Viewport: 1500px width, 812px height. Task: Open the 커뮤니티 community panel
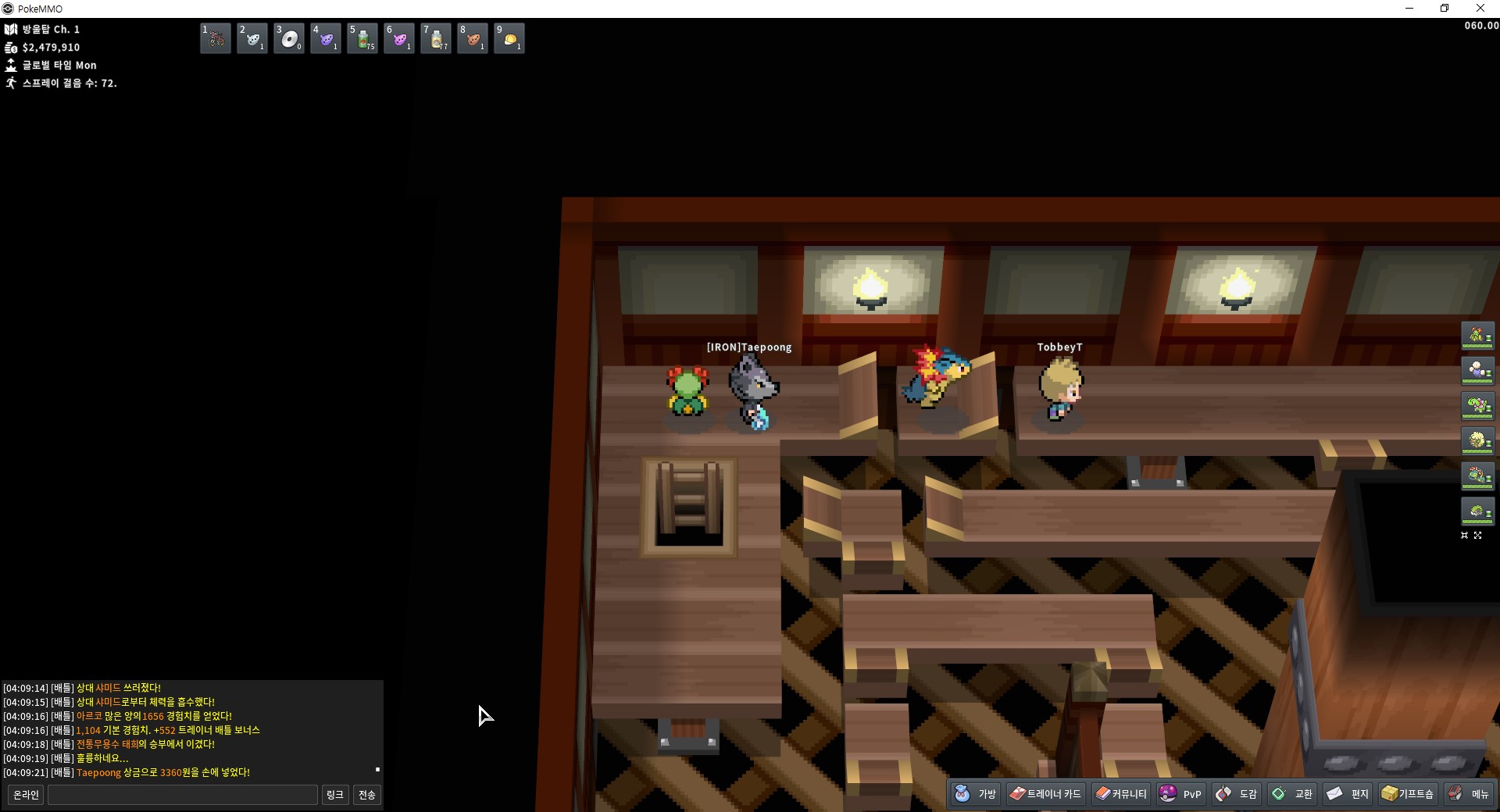pyautogui.click(x=1121, y=794)
